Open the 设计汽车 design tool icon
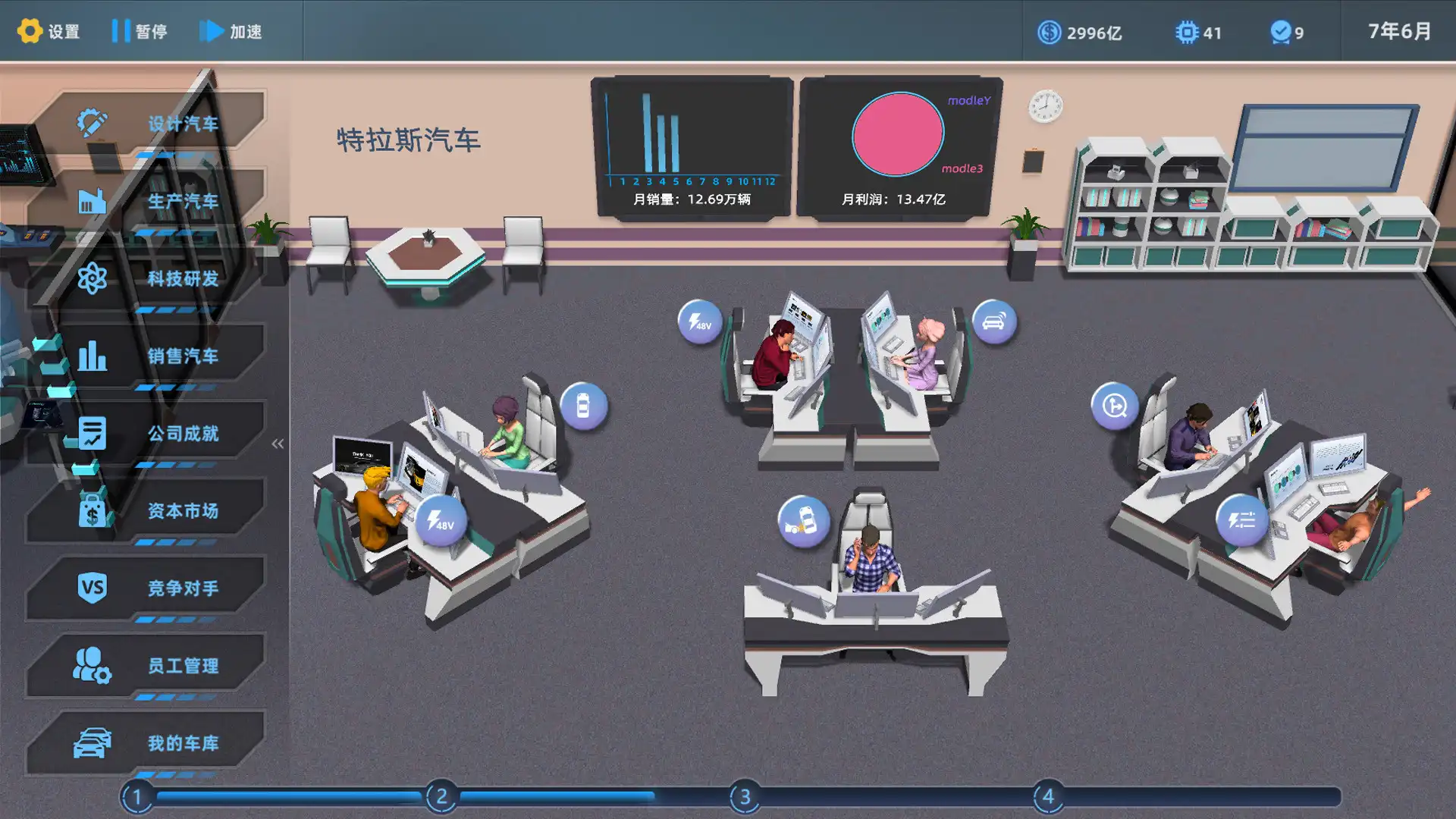The width and height of the screenshot is (1456, 819). coord(91,120)
